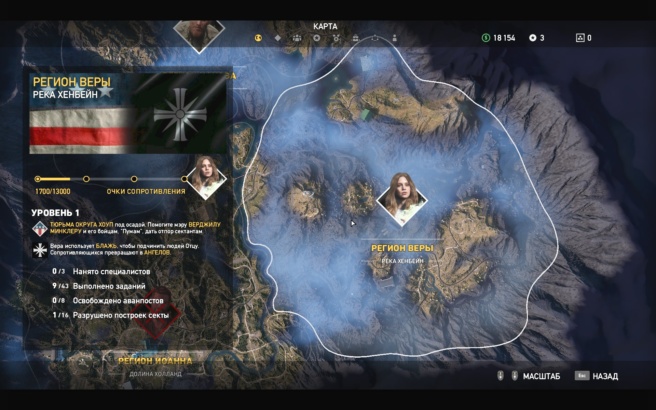The height and width of the screenshot is (410, 656).
Task: Click the Регион Веры label on the map
Action: click(x=402, y=247)
